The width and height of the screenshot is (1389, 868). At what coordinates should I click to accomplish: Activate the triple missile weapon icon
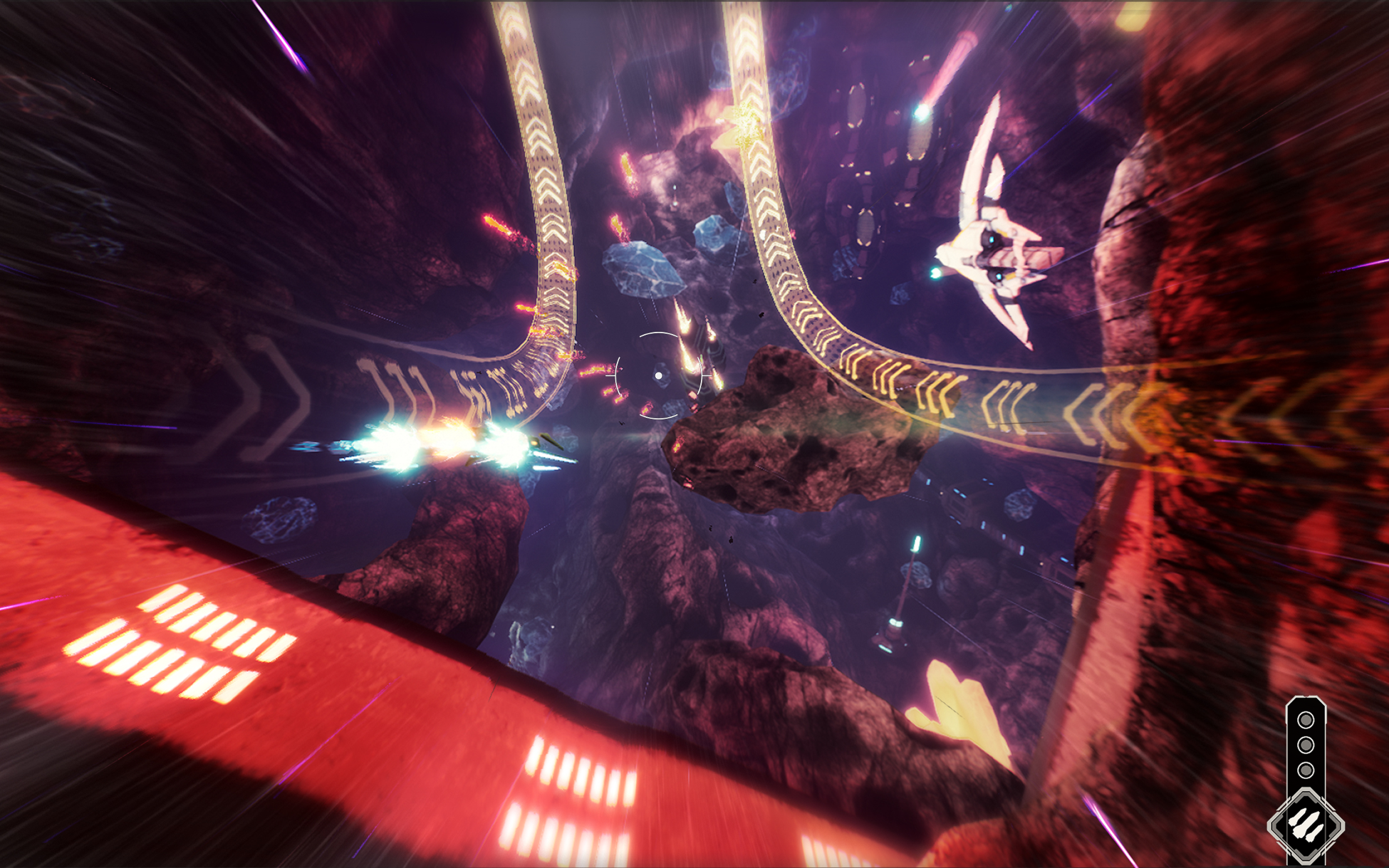click(1305, 825)
